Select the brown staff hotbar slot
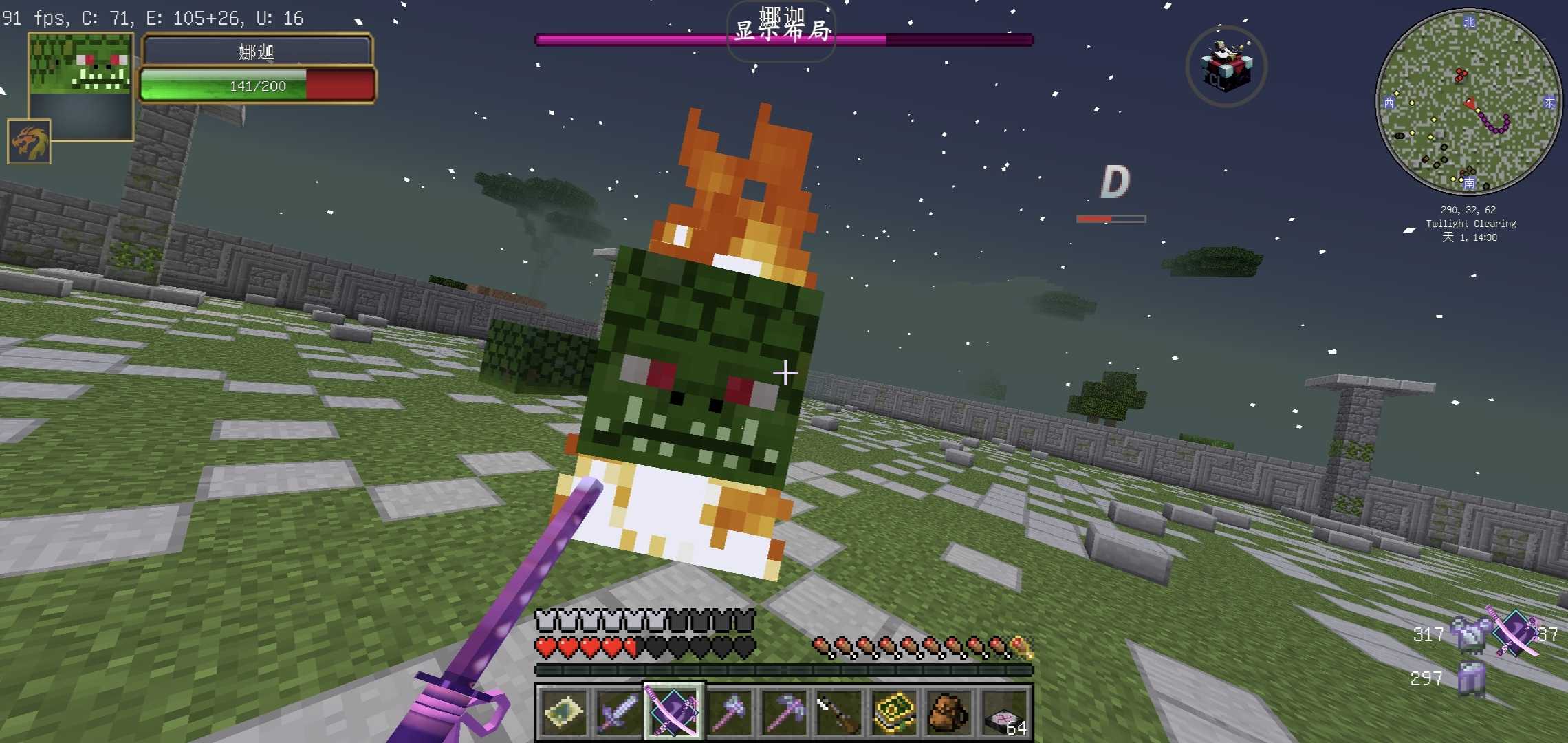 [838, 712]
